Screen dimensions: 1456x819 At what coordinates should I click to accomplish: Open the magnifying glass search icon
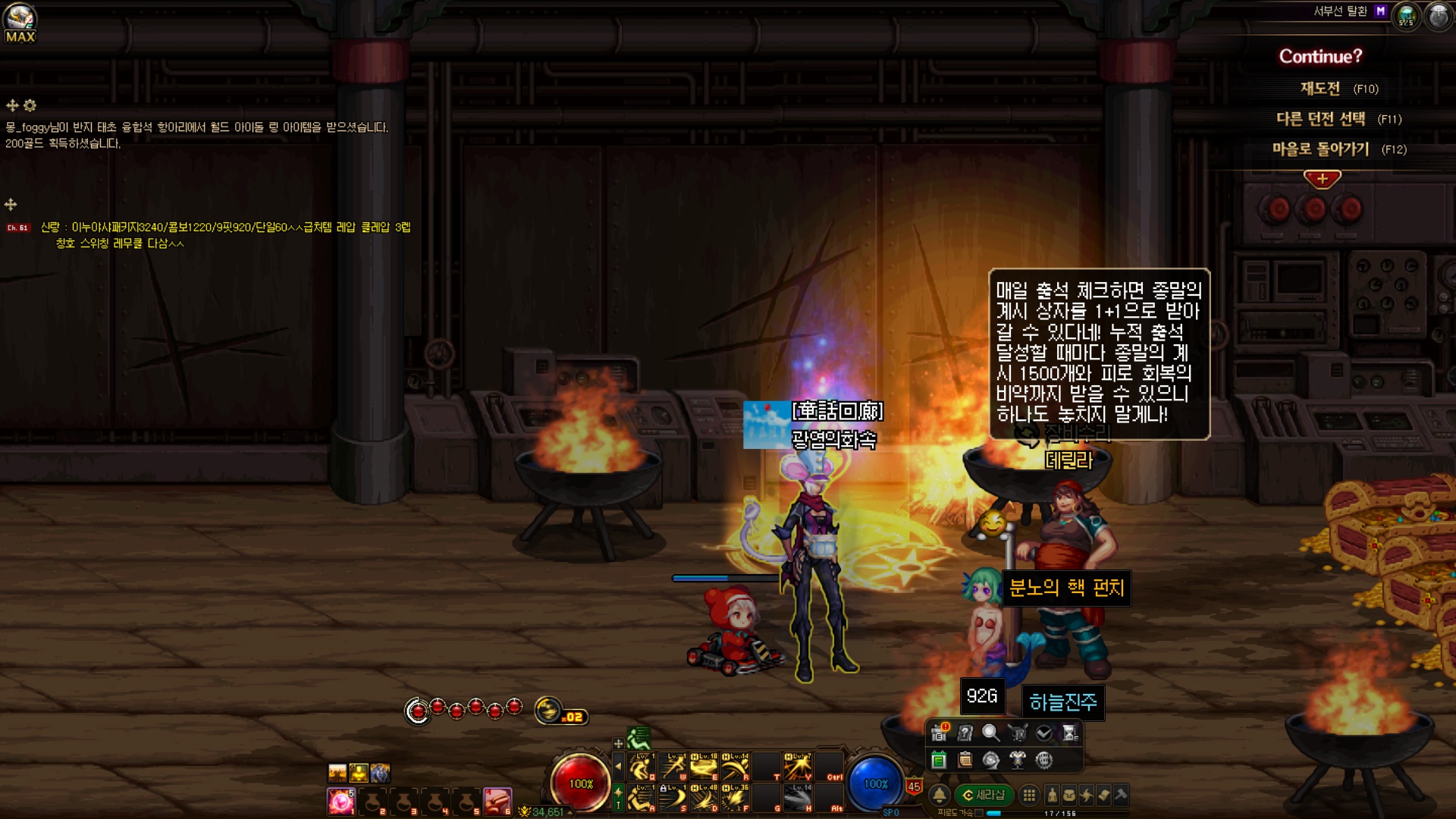pyautogui.click(x=990, y=733)
